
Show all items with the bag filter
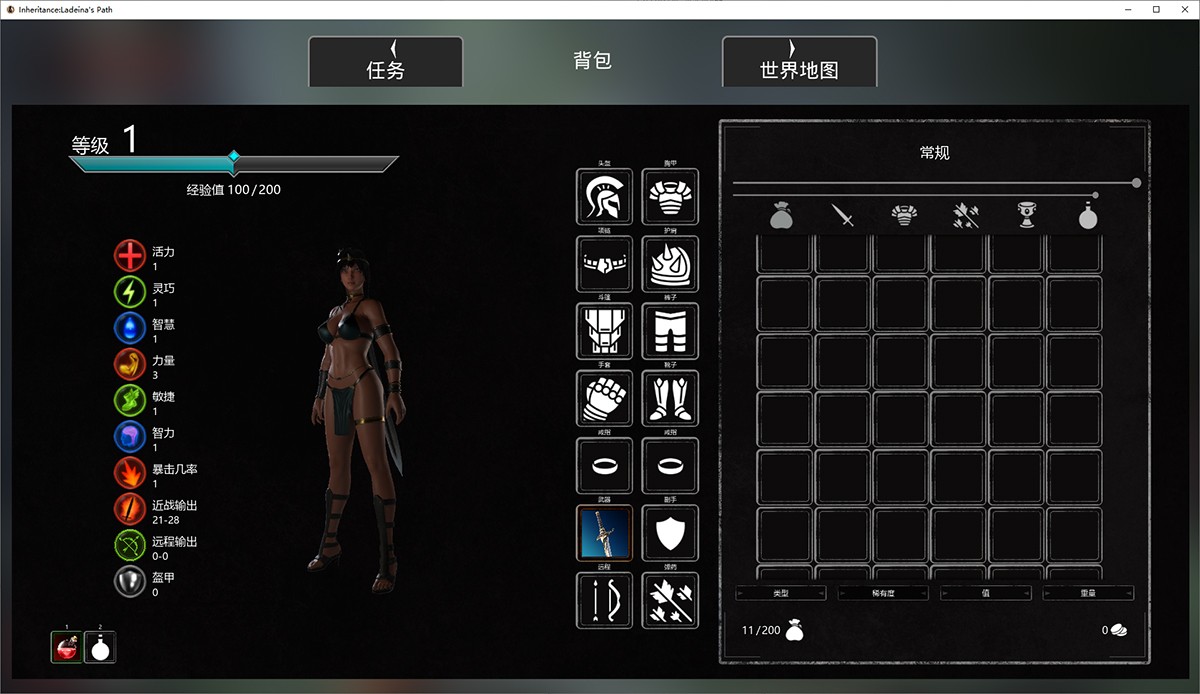pyautogui.click(x=782, y=215)
